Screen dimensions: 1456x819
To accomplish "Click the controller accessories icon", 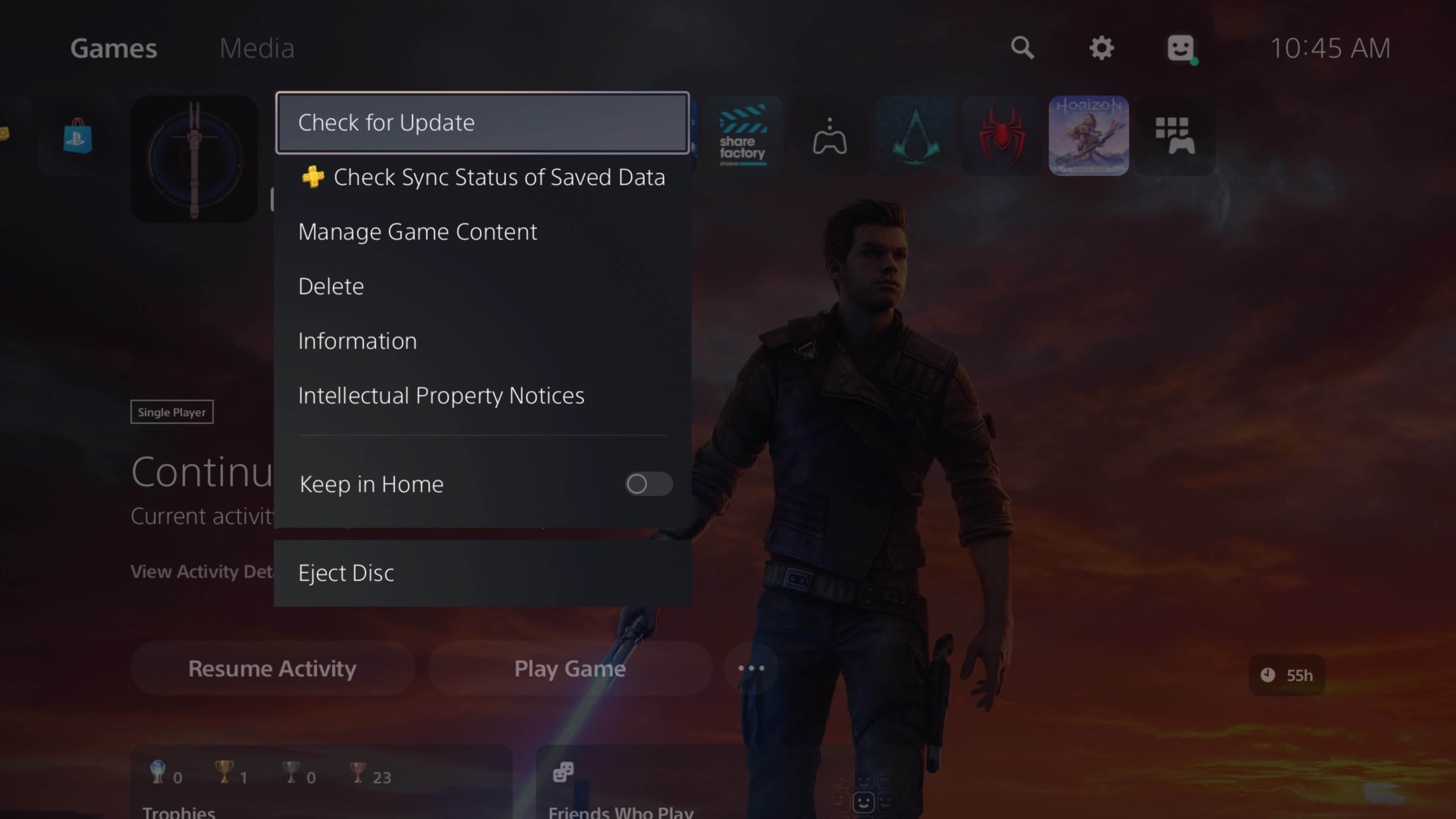I will pos(829,136).
